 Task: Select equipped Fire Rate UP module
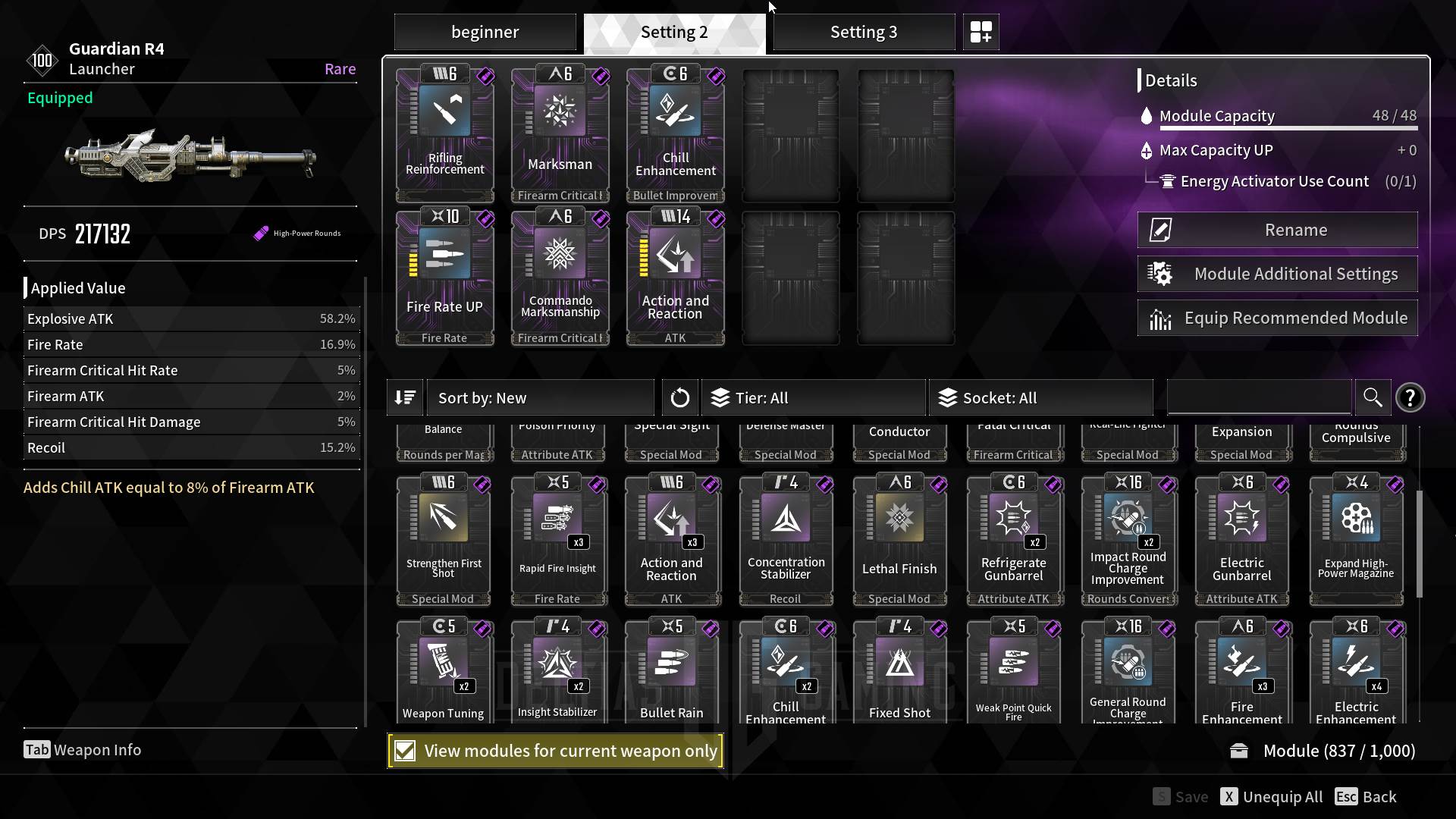445,277
